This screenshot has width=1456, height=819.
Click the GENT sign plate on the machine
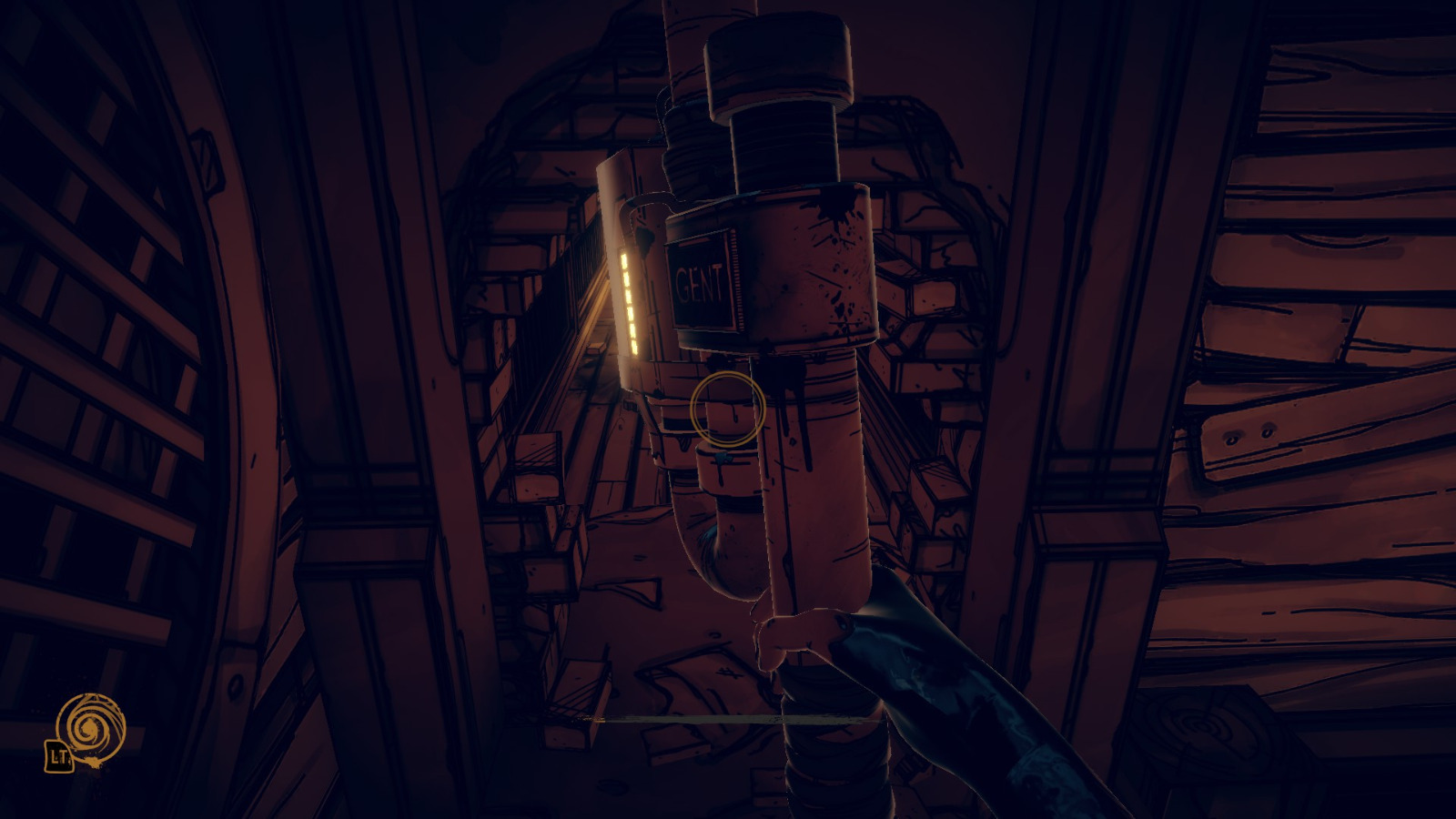pyautogui.click(x=701, y=284)
